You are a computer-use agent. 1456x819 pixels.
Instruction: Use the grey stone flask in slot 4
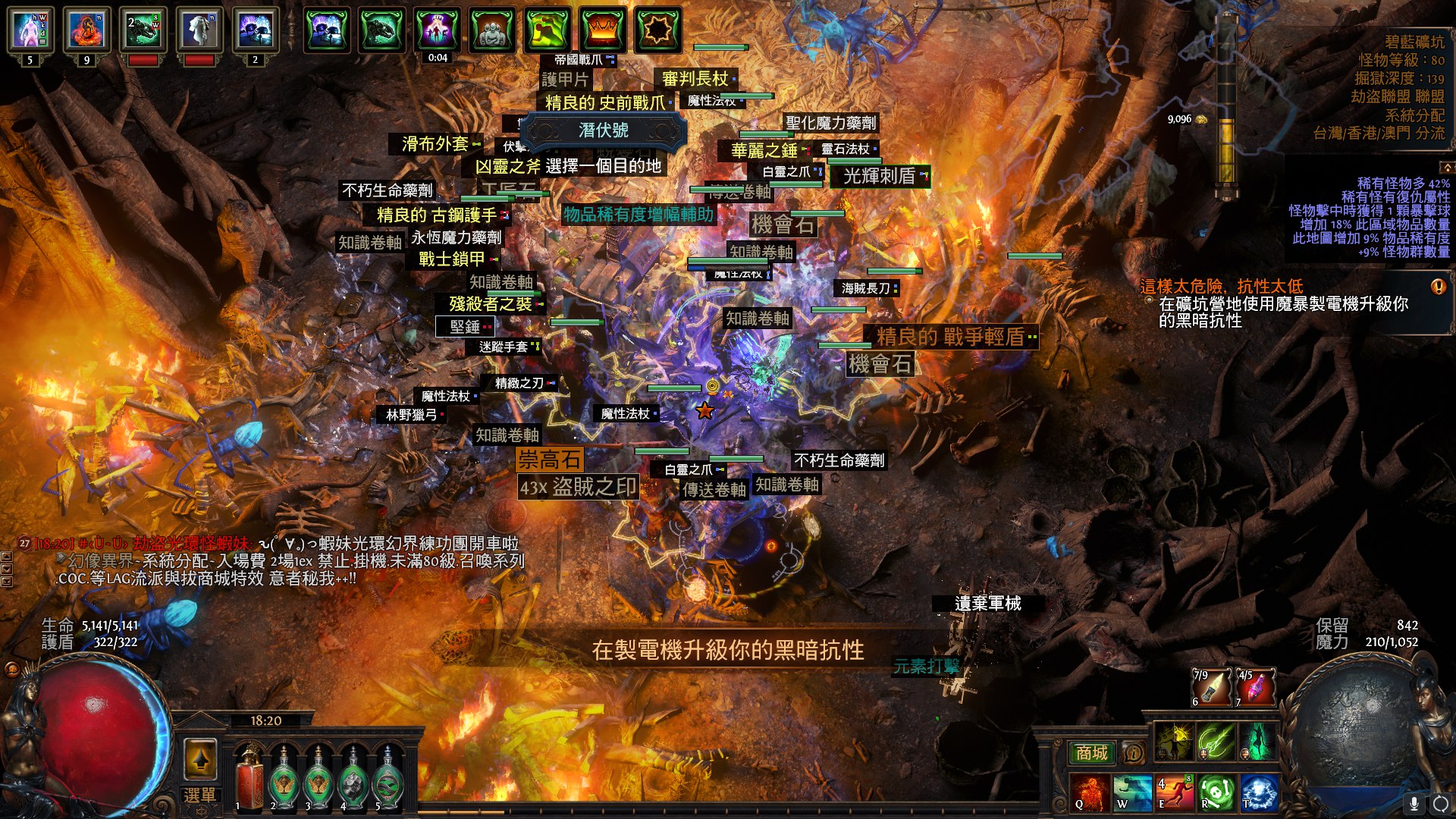[x=353, y=780]
